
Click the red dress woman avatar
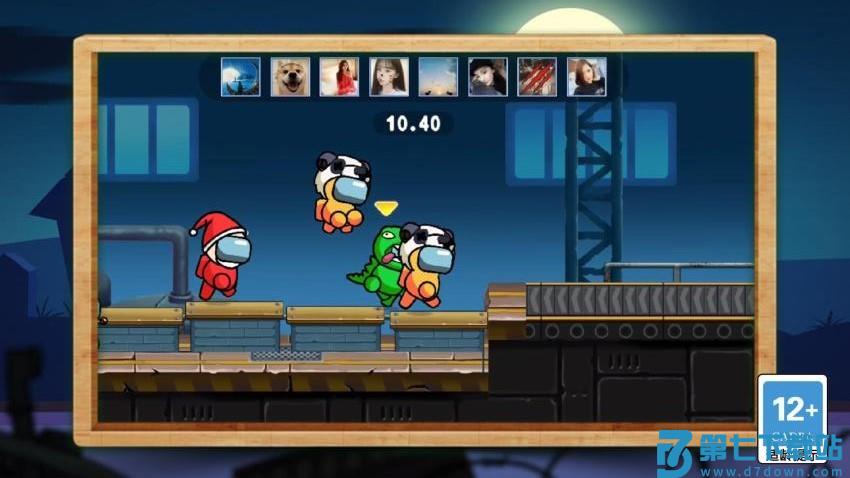pyautogui.click(x=339, y=77)
